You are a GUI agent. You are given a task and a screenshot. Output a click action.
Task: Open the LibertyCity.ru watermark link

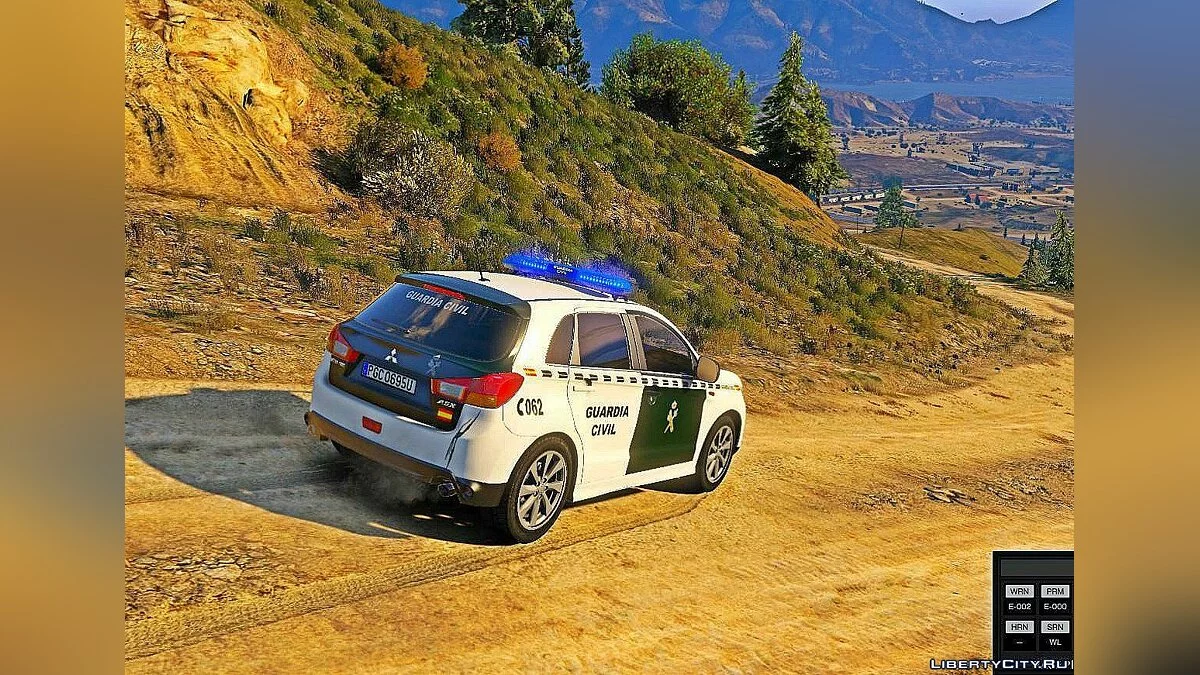pyautogui.click(x=1001, y=664)
